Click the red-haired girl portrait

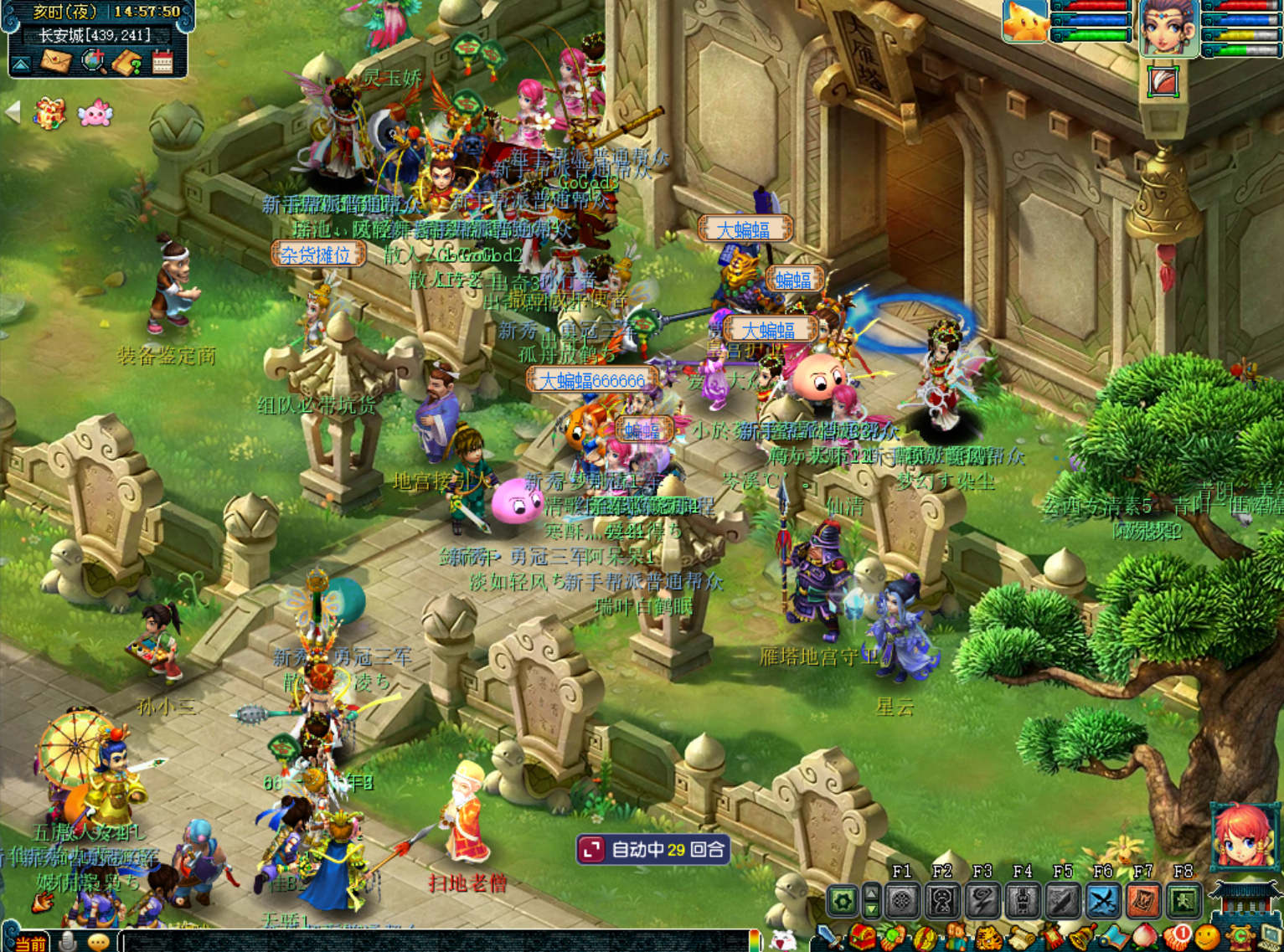pyautogui.click(x=1244, y=836)
